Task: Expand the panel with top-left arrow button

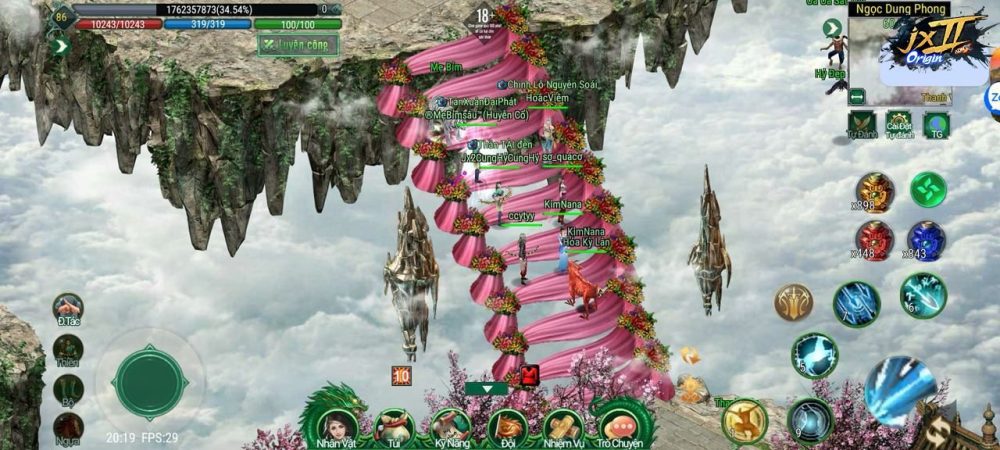Action: click(x=60, y=45)
